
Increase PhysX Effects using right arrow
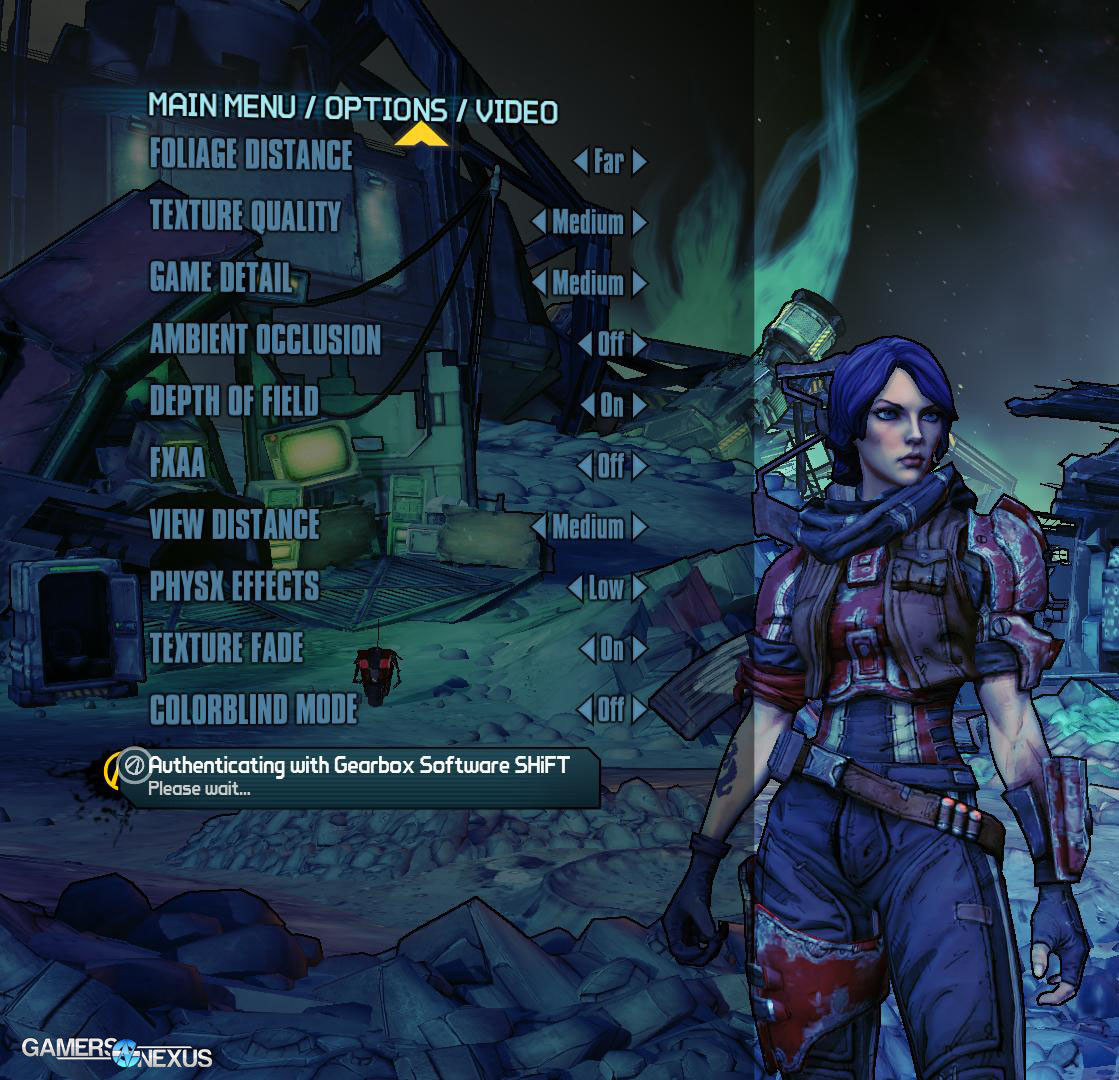click(x=640, y=588)
